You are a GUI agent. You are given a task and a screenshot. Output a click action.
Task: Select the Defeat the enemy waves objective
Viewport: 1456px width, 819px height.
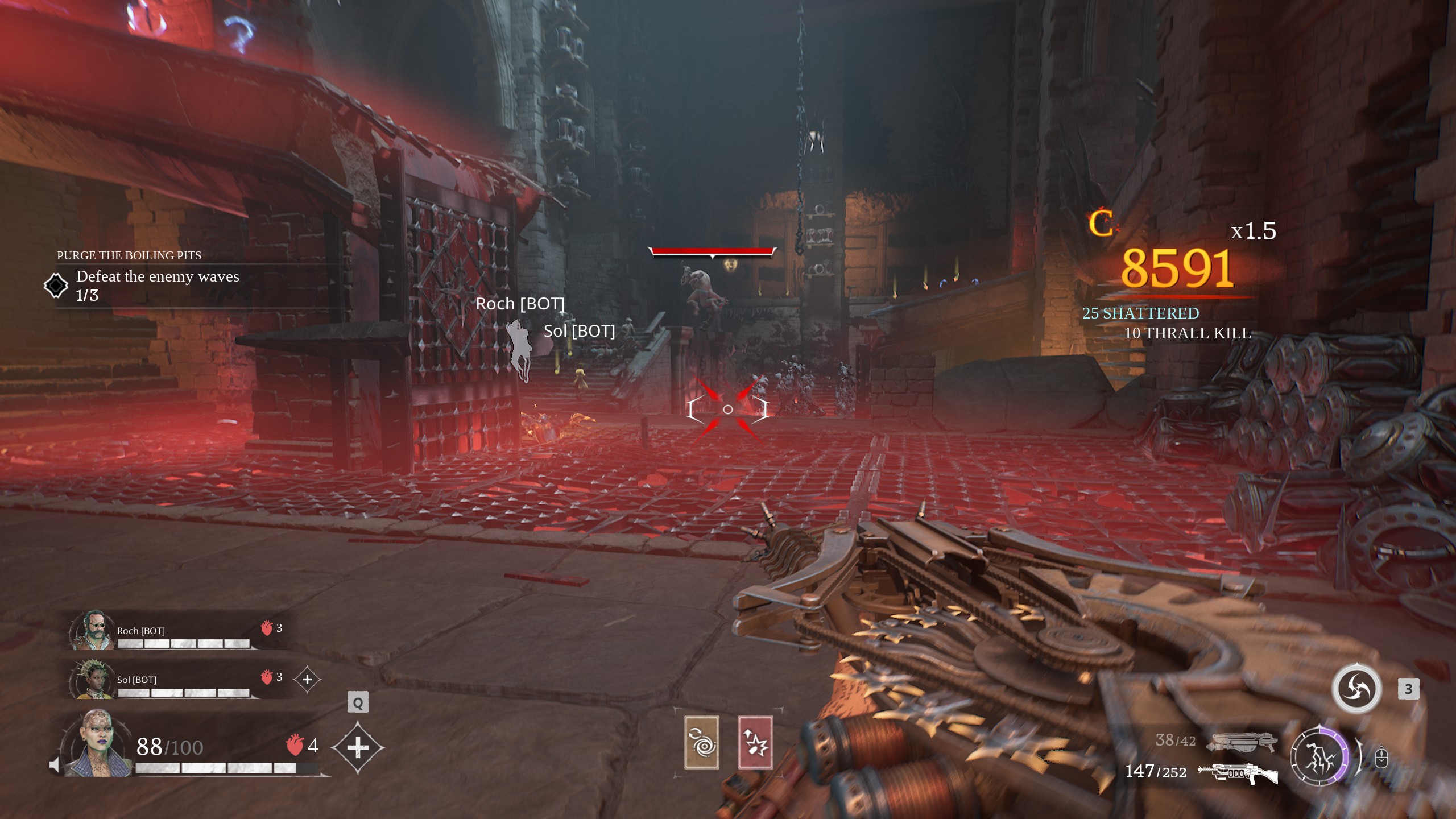point(158,277)
